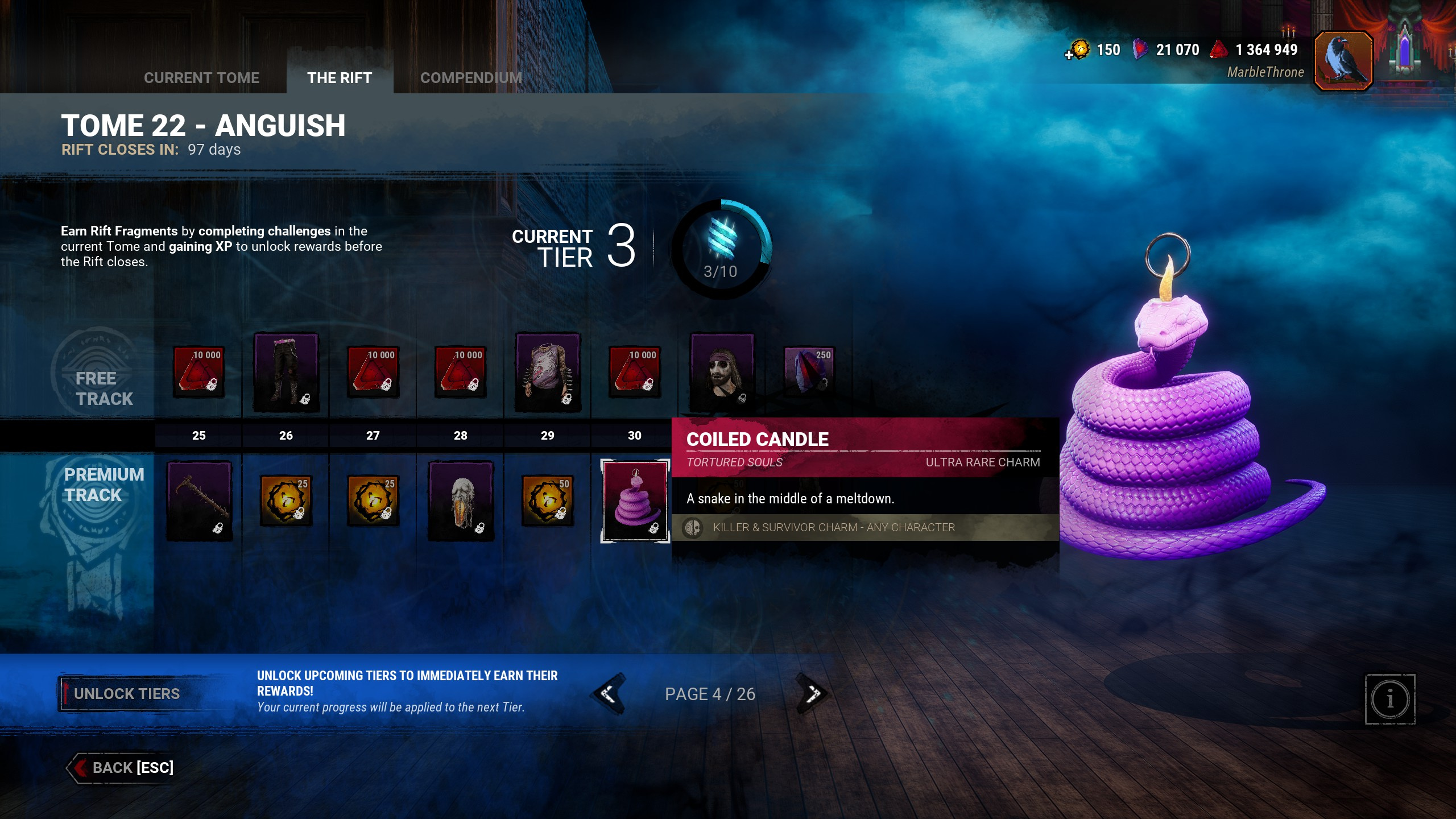Select The Rift tab
This screenshot has height=819, width=1456.
(340, 78)
